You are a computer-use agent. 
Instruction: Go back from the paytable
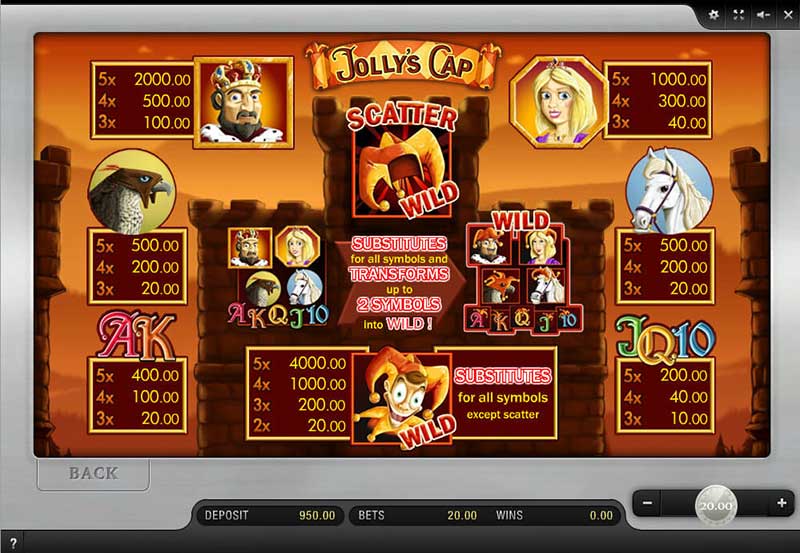point(93,473)
